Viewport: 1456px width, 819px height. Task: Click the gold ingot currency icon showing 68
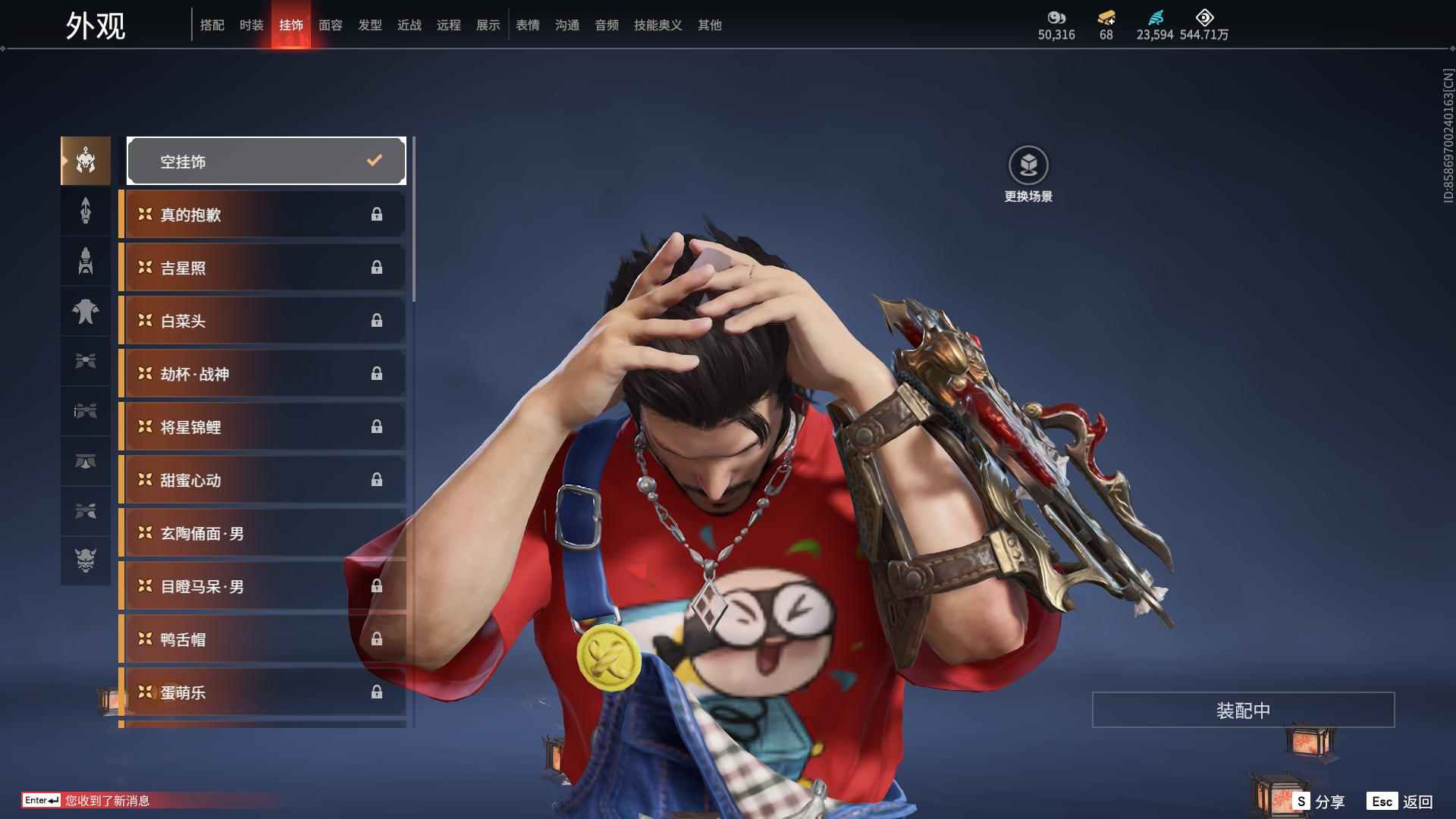pos(1105,17)
